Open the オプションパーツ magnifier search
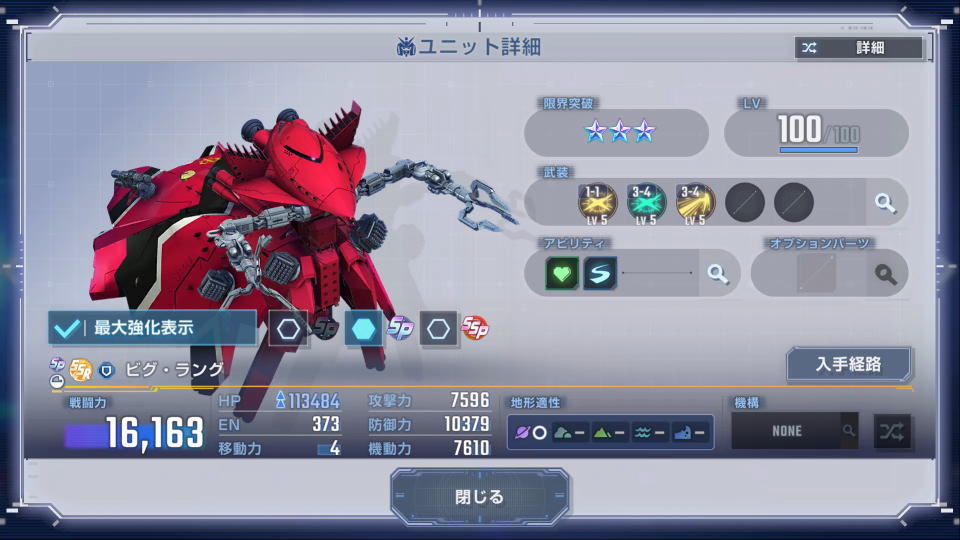Viewport: 960px width, 540px height. pos(885,273)
